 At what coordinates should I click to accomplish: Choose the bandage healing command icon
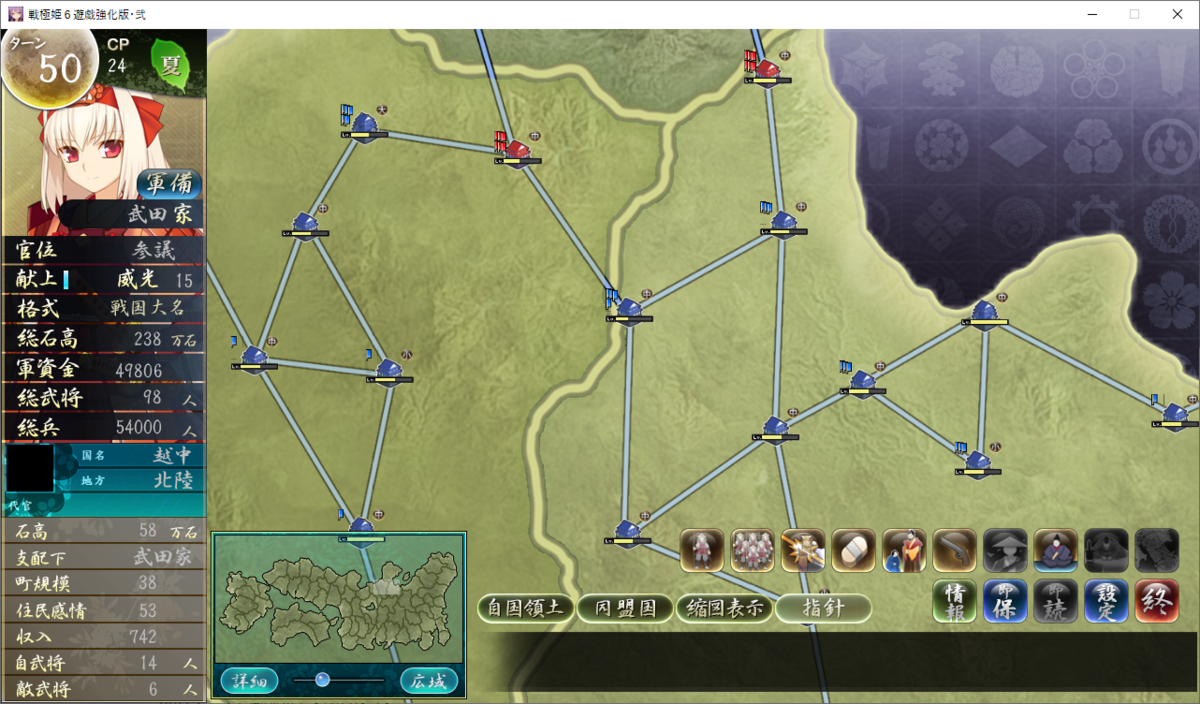[853, 550]
